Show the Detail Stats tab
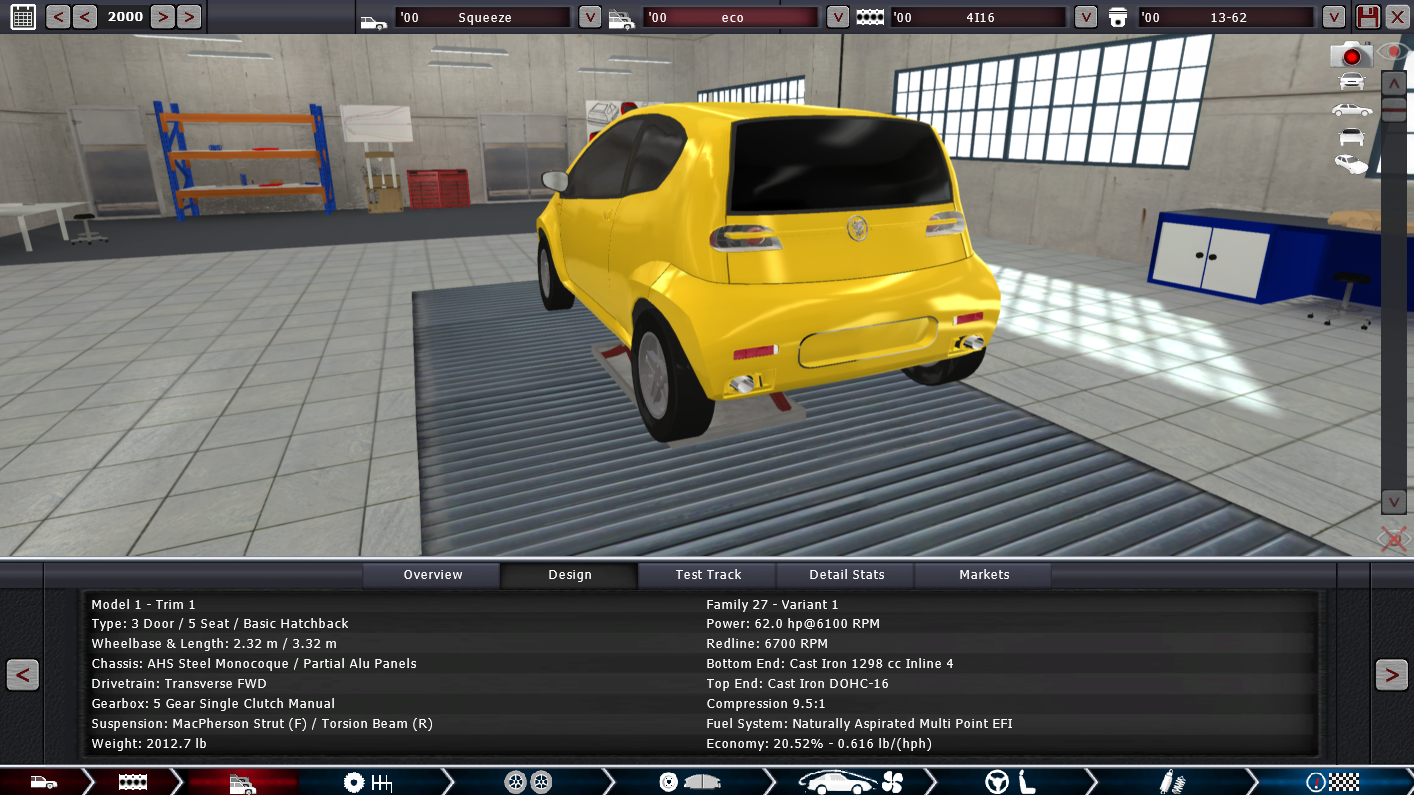This screenshot has width=1414, height=795. (x=846, y=575)
